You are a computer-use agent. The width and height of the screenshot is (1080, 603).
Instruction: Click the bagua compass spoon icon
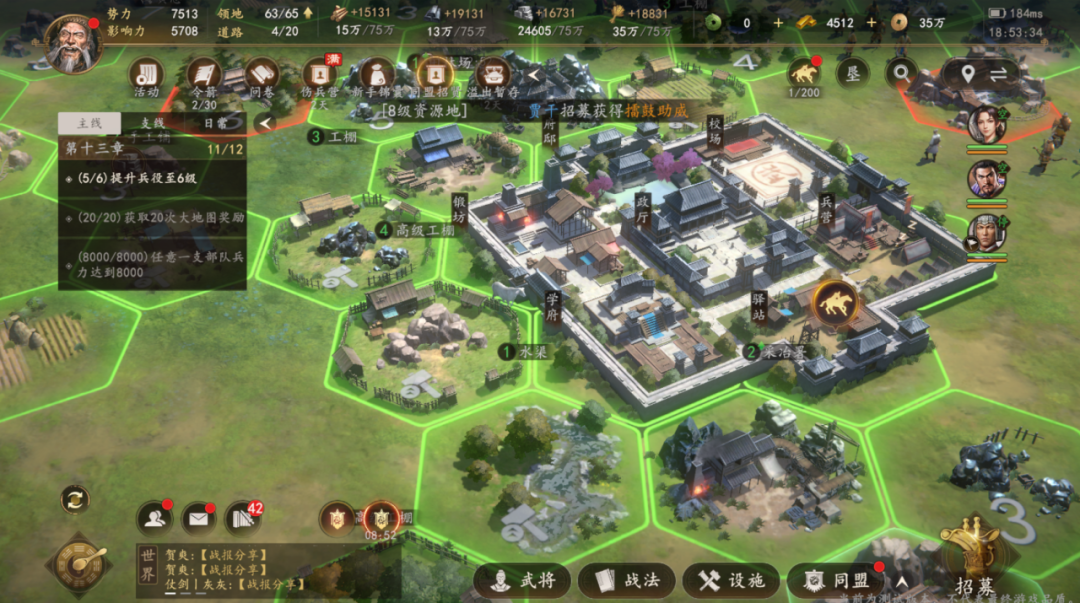click(78, 565)
